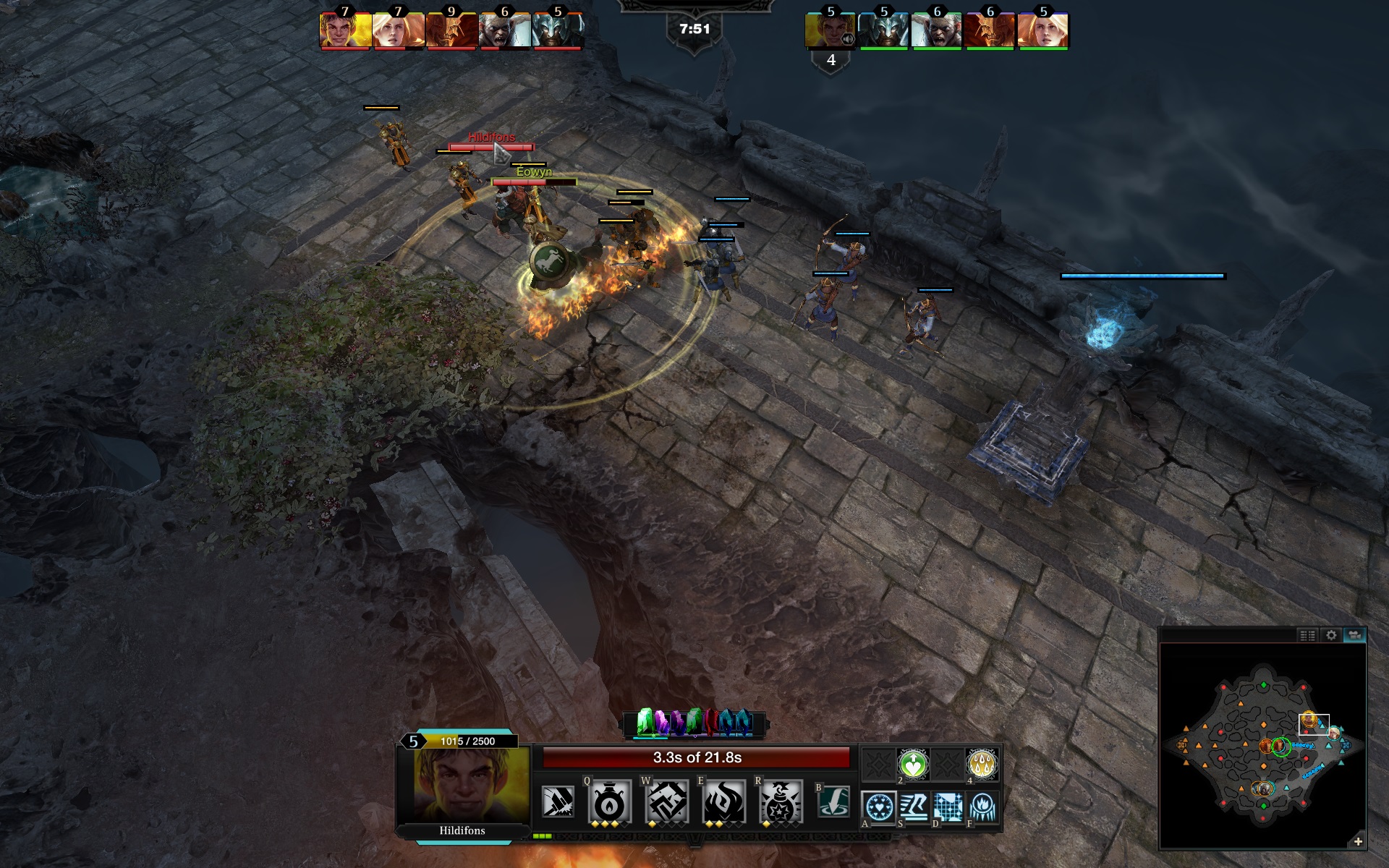Select level 9 hero portrait on red-bar team
This screenshot has height=868, width=1389.
click(x=451, y=31)
